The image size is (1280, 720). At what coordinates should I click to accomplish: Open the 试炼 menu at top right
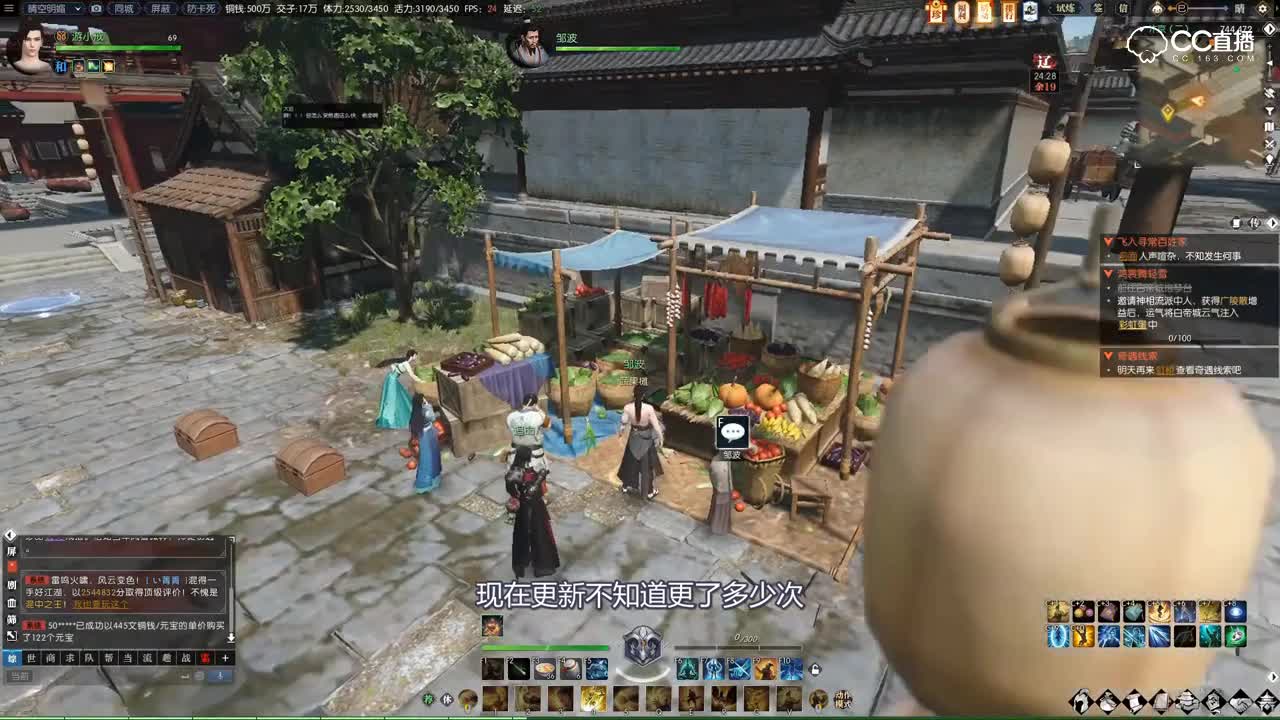pyautogui.click(x=1064, y=9)
